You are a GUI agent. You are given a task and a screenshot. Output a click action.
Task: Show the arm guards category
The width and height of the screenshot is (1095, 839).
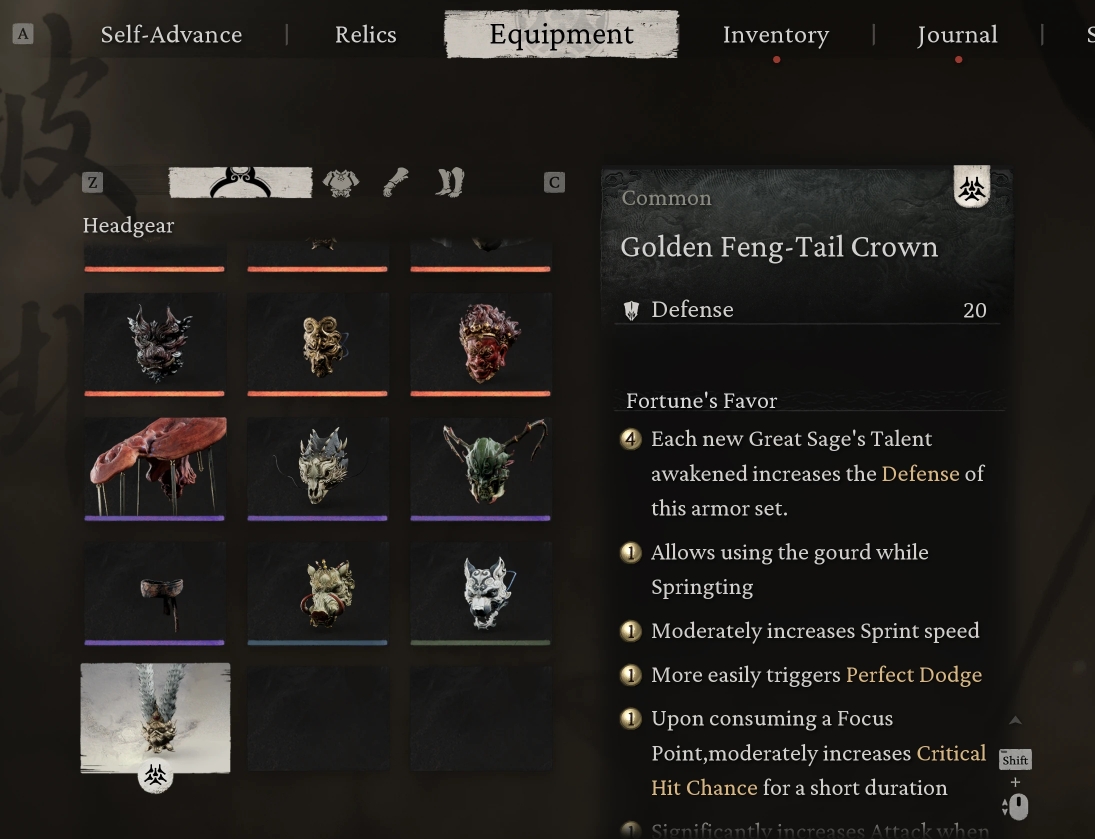(x=396, y=182)
